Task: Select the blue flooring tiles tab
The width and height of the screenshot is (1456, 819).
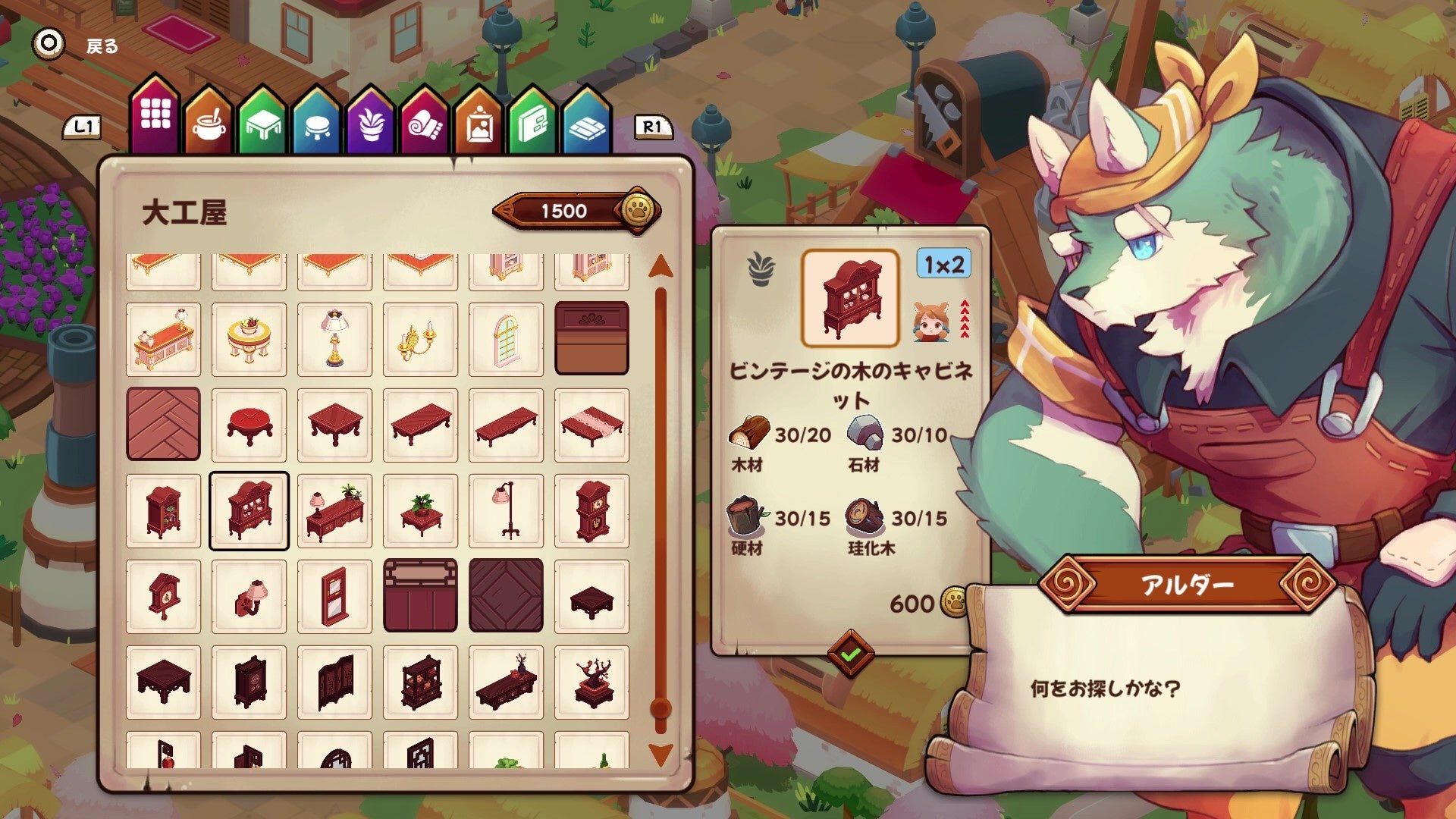Action: [x=587, y=123]
